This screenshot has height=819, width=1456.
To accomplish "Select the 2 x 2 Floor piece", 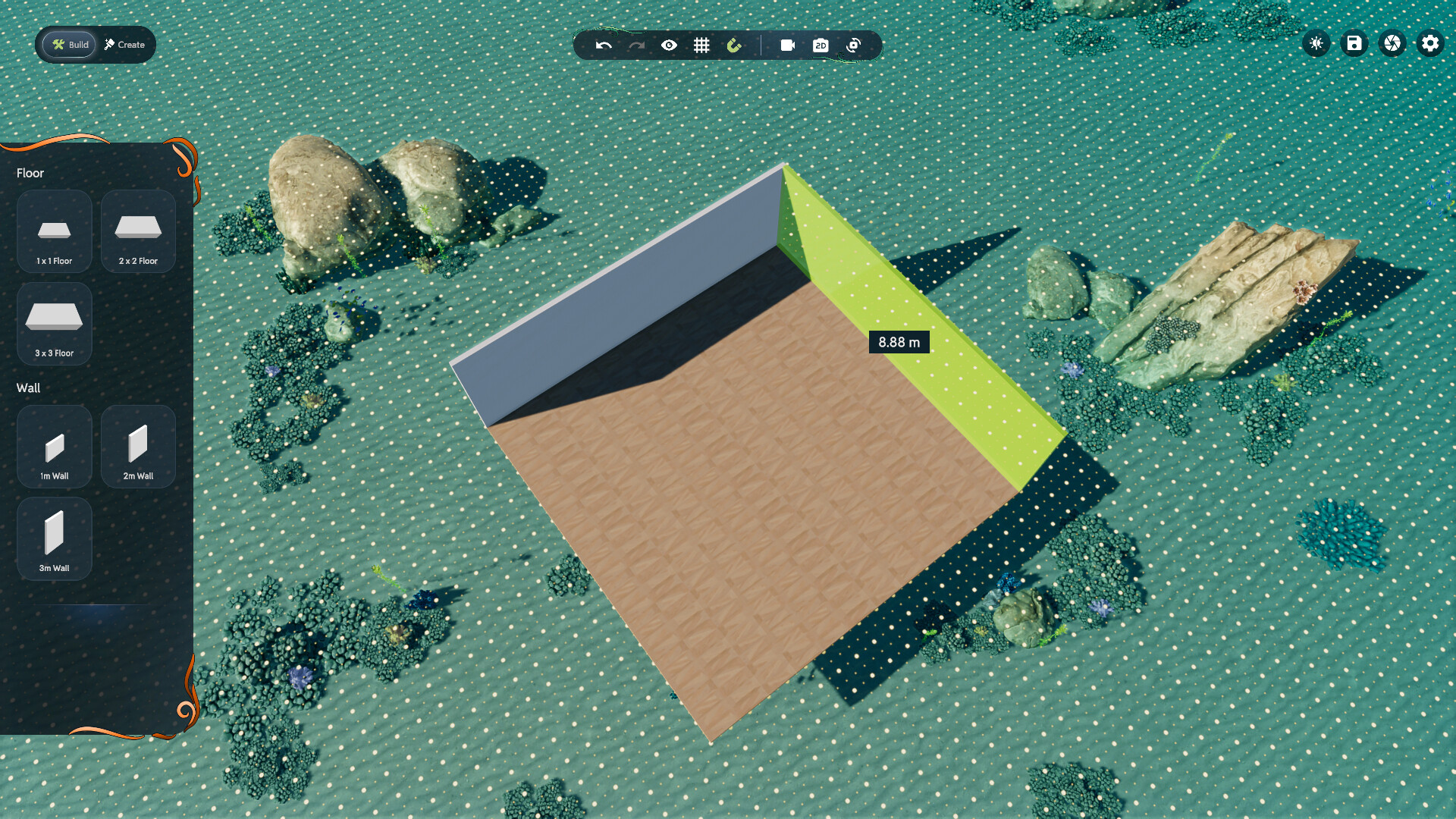I will (x=138, y=231).
